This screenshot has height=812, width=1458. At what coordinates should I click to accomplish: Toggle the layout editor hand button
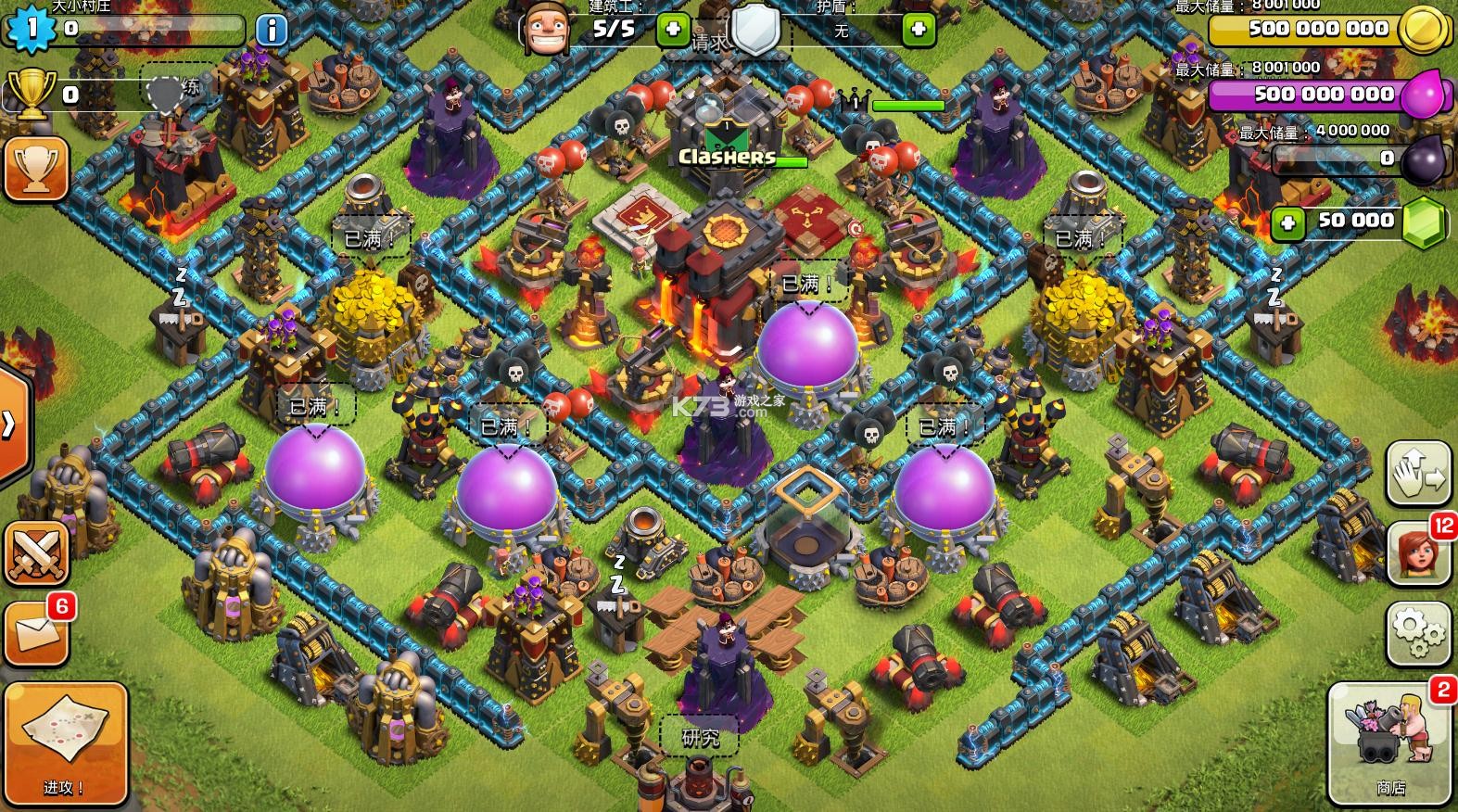pos(1418,473)
